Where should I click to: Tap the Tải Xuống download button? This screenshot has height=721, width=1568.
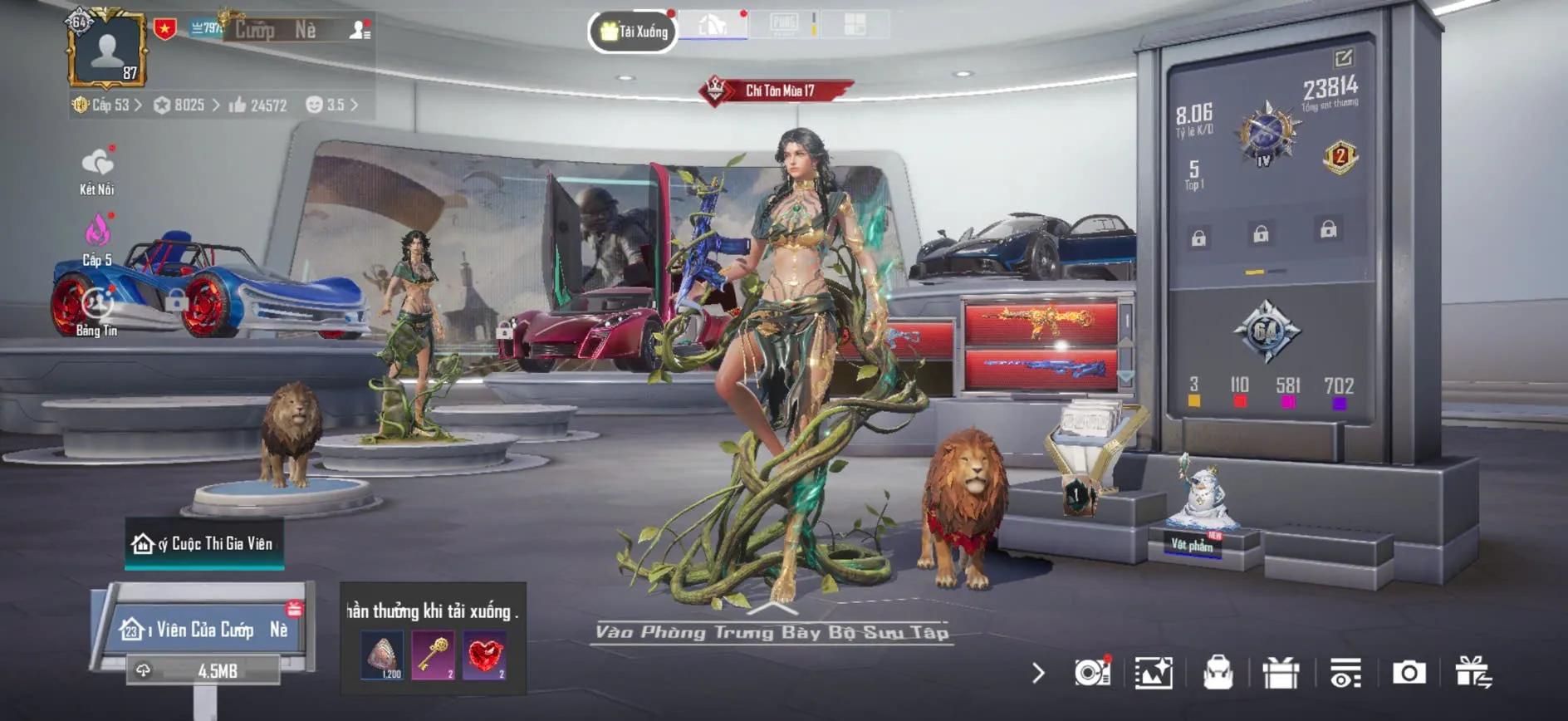pyautogui.click(x=633, y=32)
